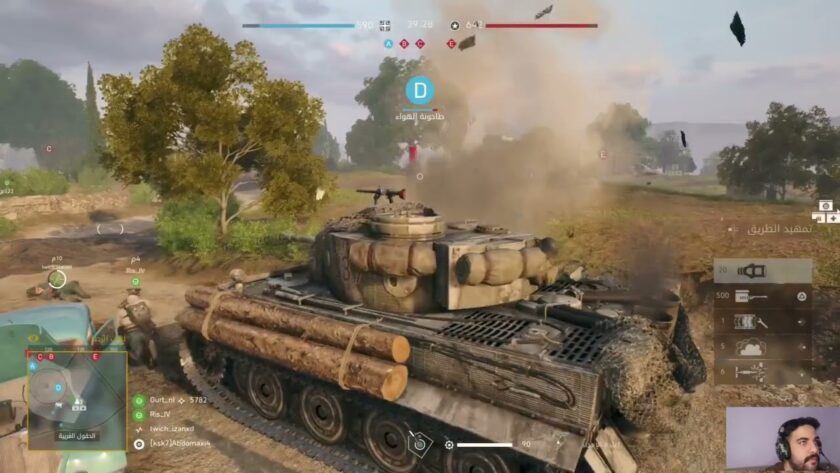
Task: Select red objective E flag in top status row
Action: point(451,44)
